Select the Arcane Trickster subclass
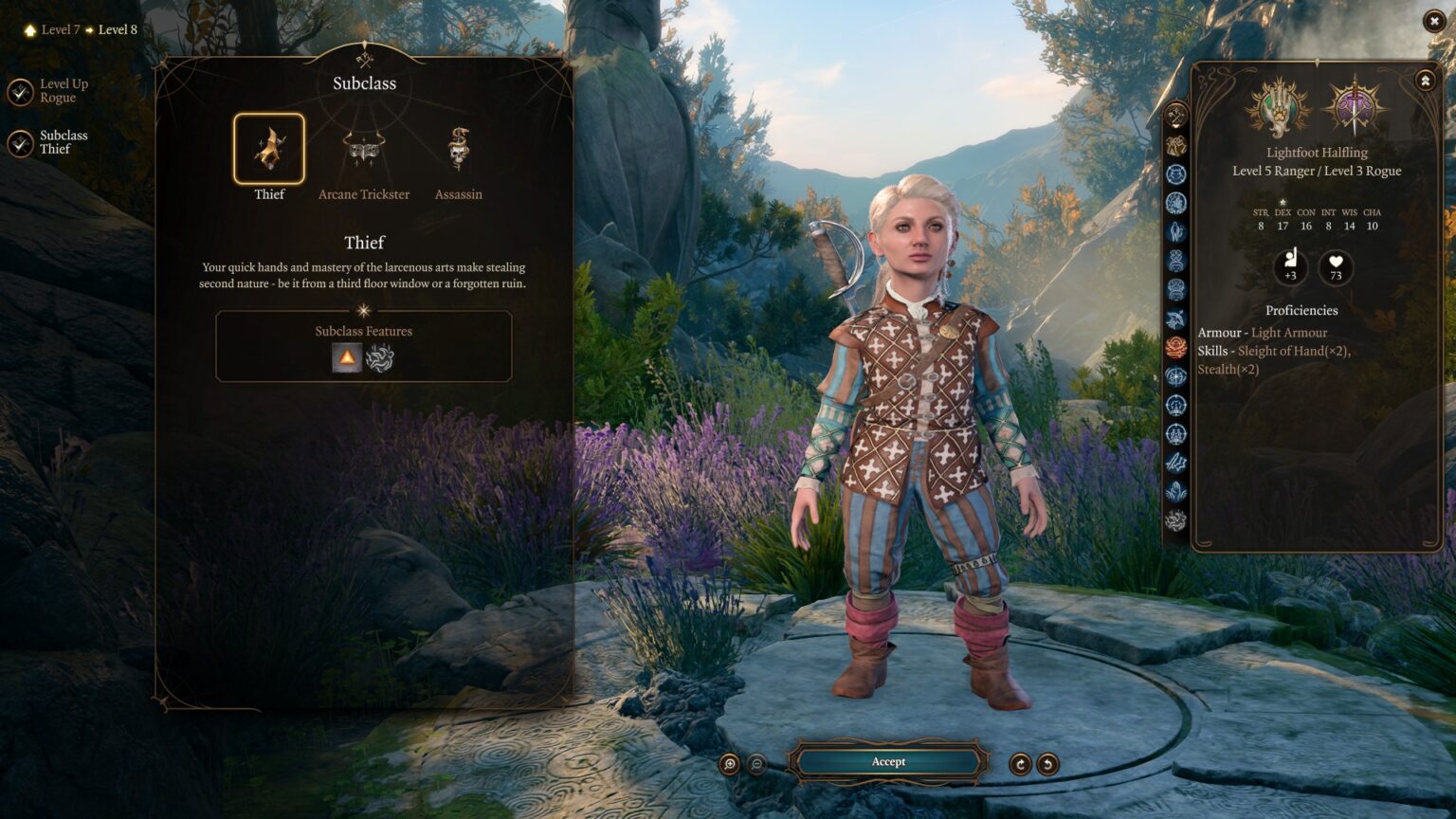Screen dimensions: 1456x819 click(364, 149)
